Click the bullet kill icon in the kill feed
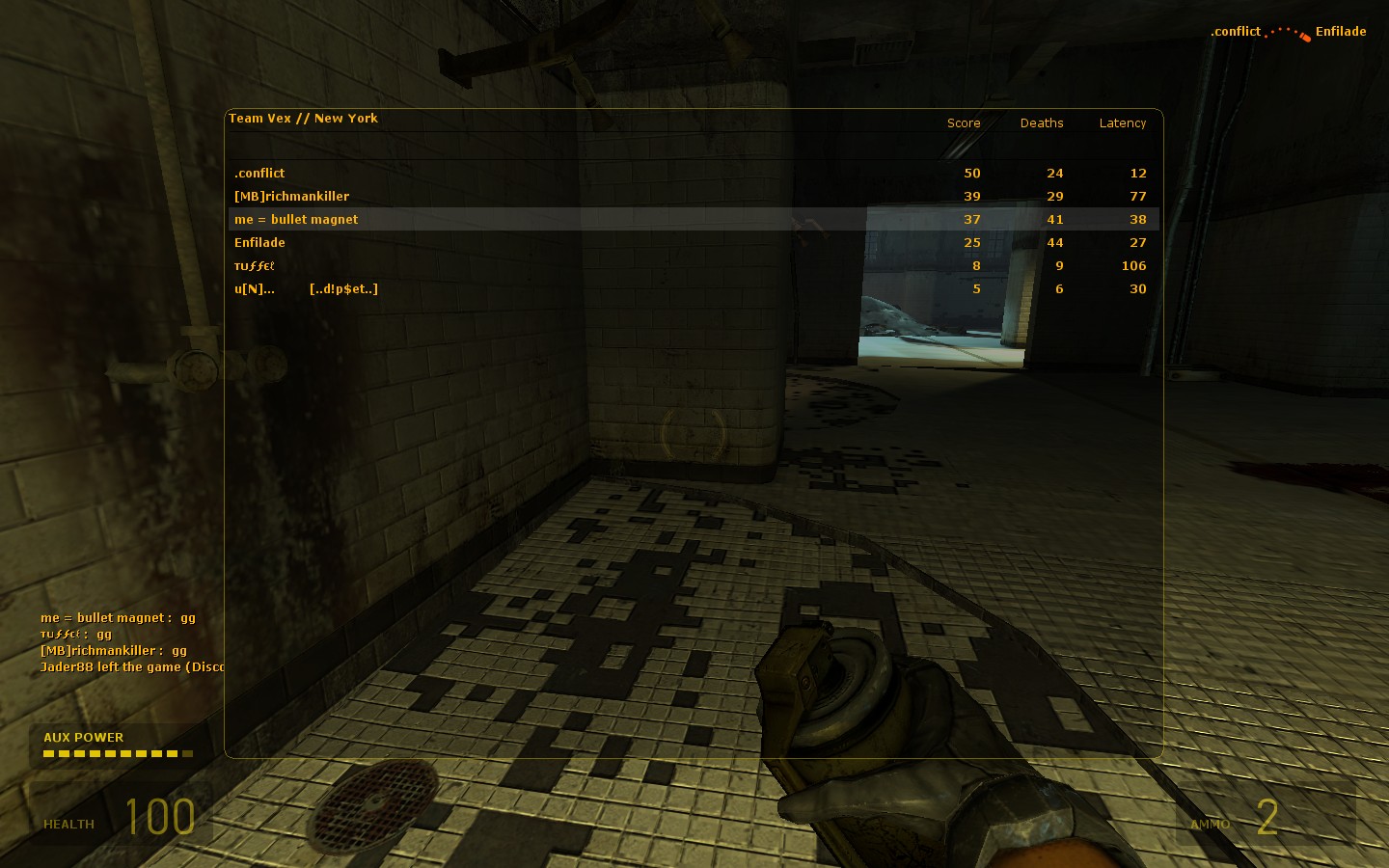The height and width of the screenshot is (868, 1389). pyautogui.click(x=1304, y=34)
